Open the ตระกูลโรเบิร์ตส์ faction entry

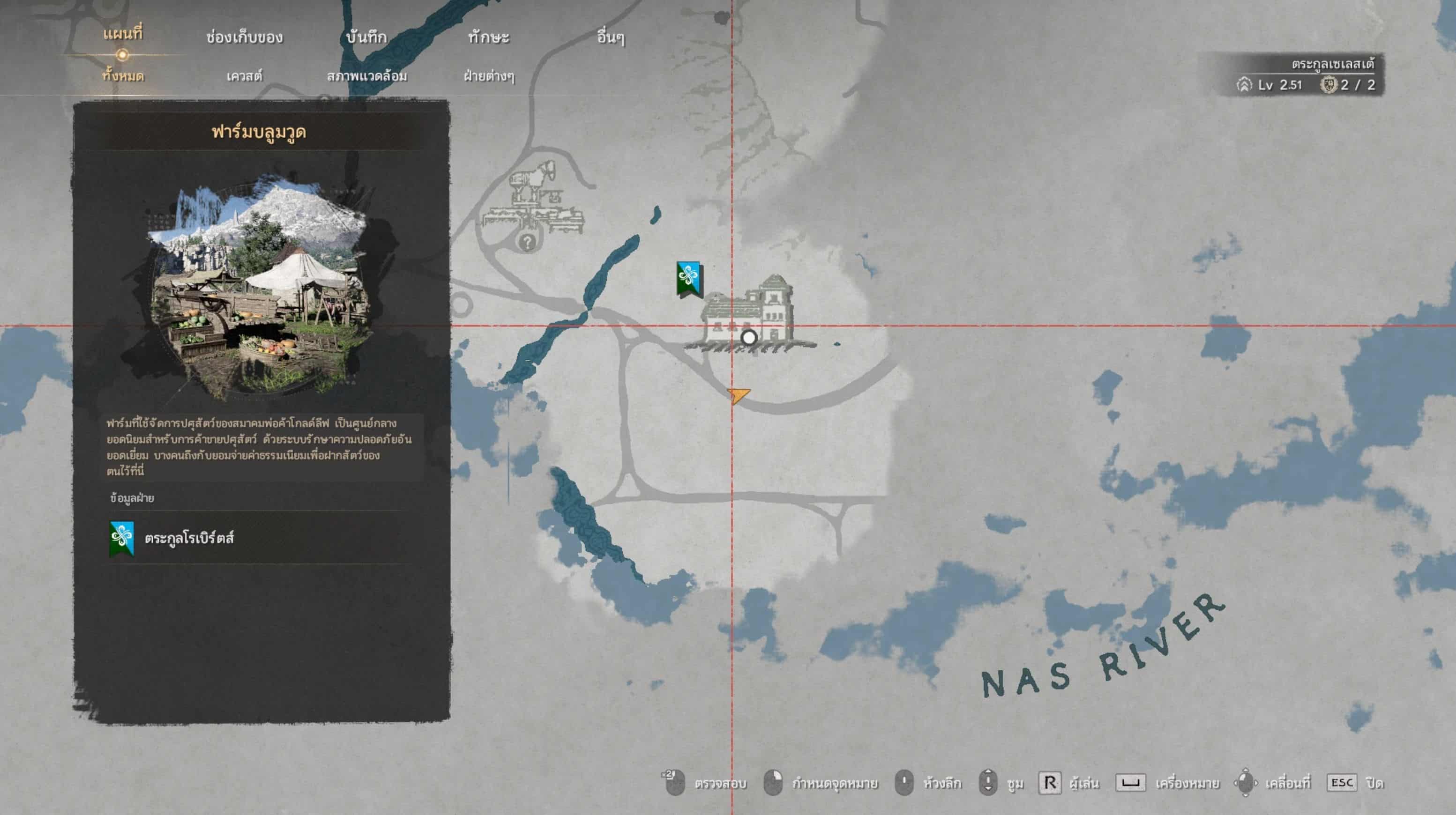pos(188,538)
